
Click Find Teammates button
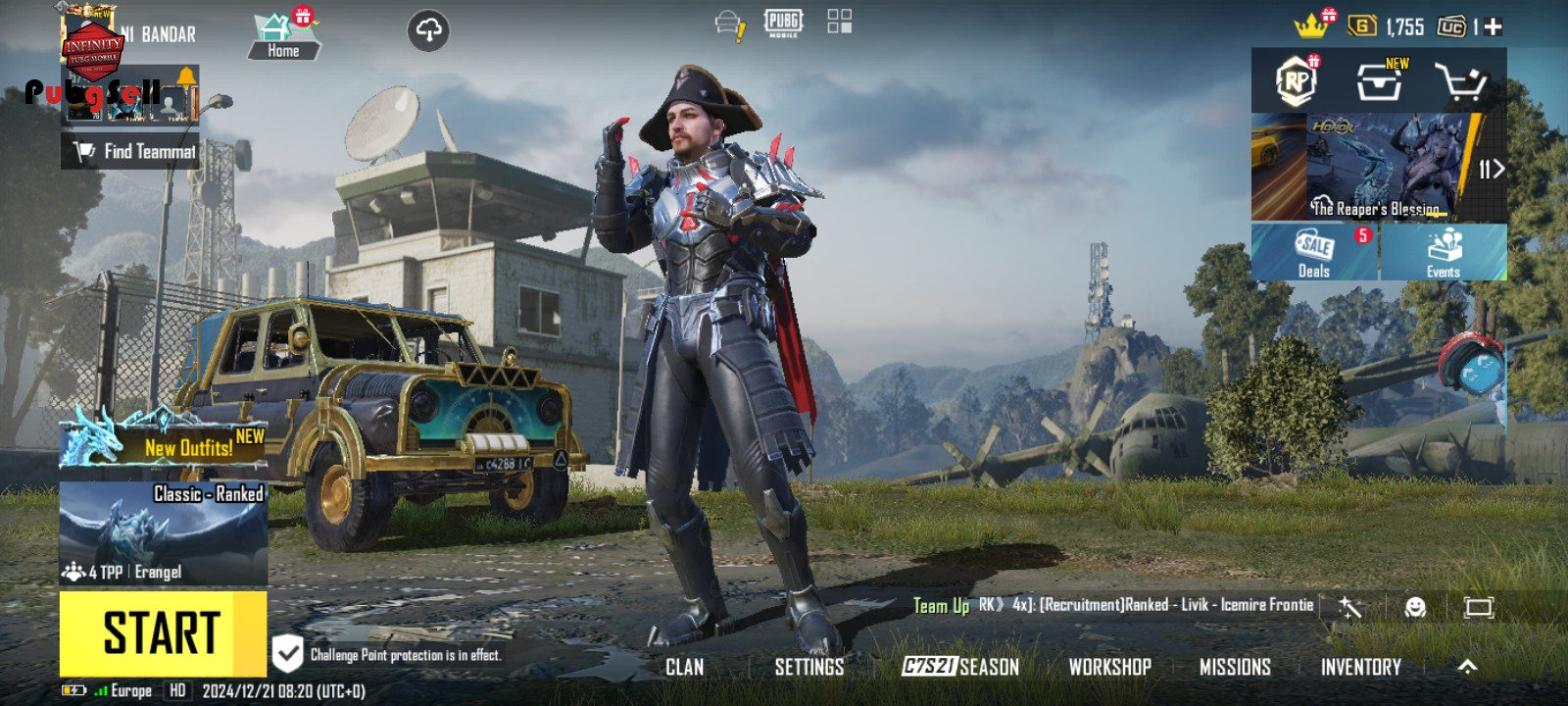point(131,151)
